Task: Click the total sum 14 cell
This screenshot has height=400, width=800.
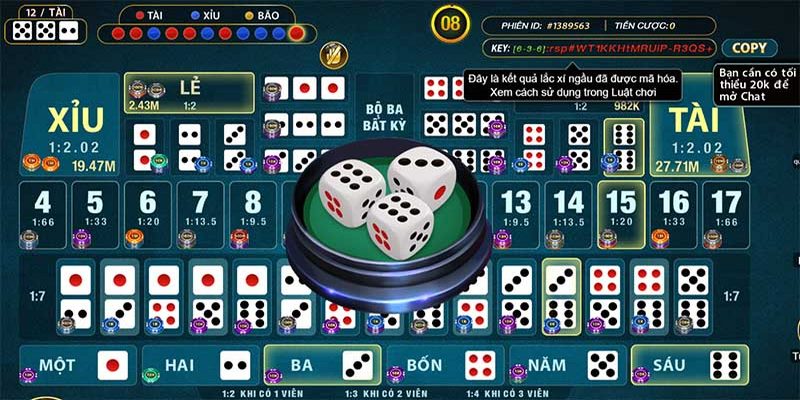Action: click(x=568, y=212)
